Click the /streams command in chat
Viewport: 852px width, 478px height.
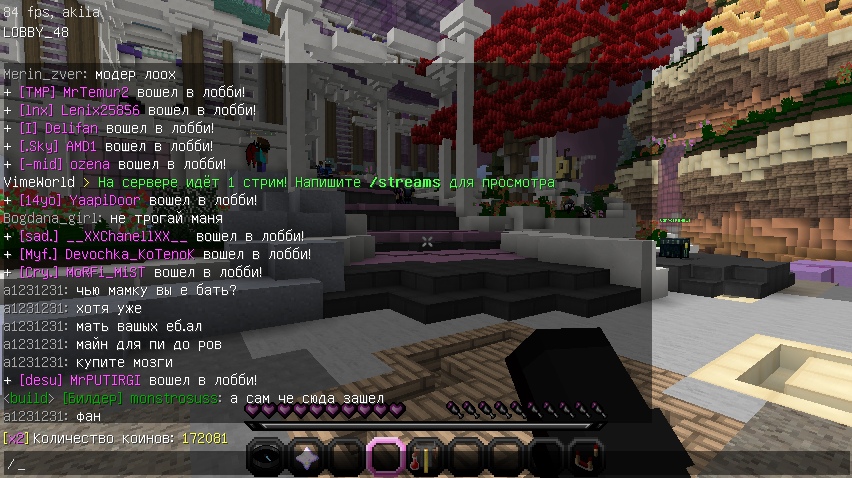pyautogui.click(x=406, y=183)
